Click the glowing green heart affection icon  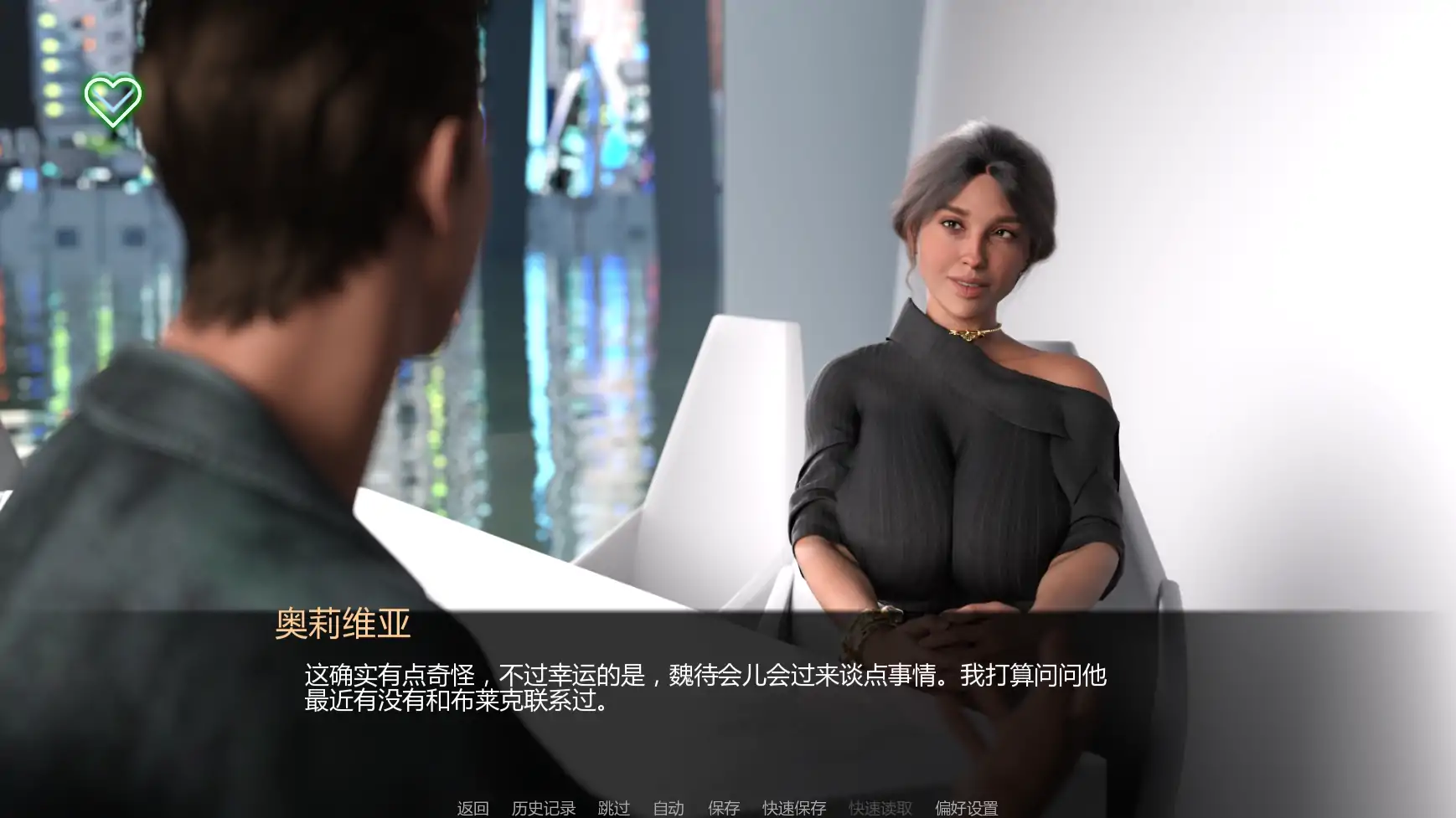pyautogui.click(x=112, y=100)
